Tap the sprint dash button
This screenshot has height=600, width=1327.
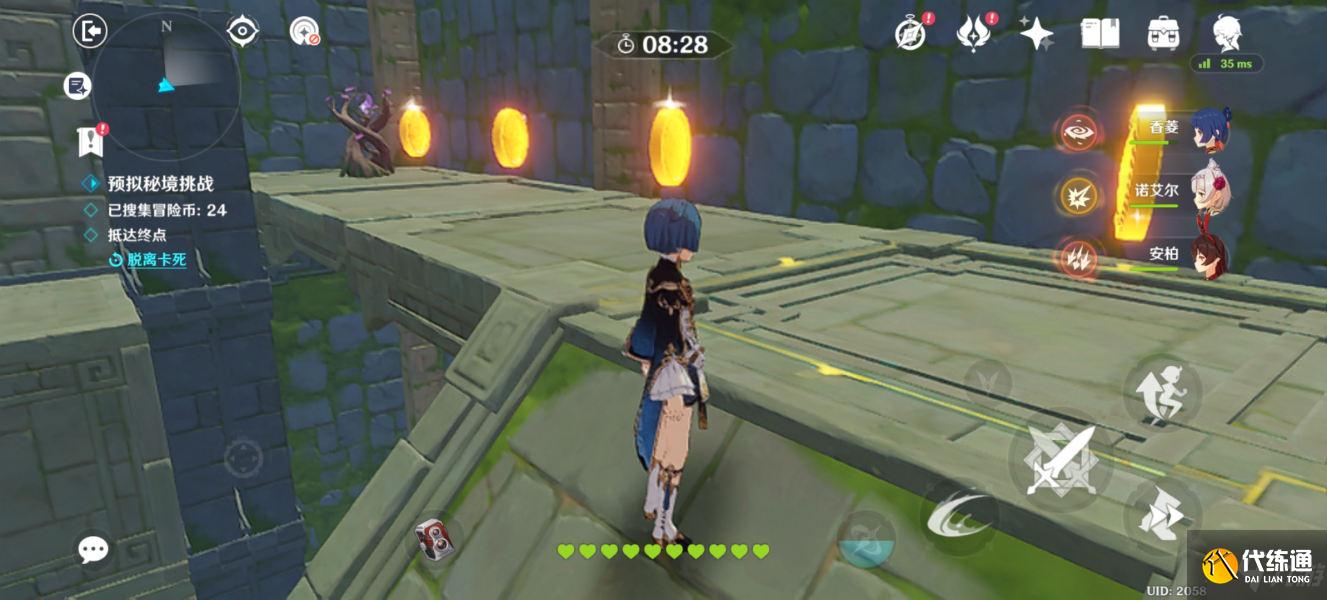tap(1161, 515)
